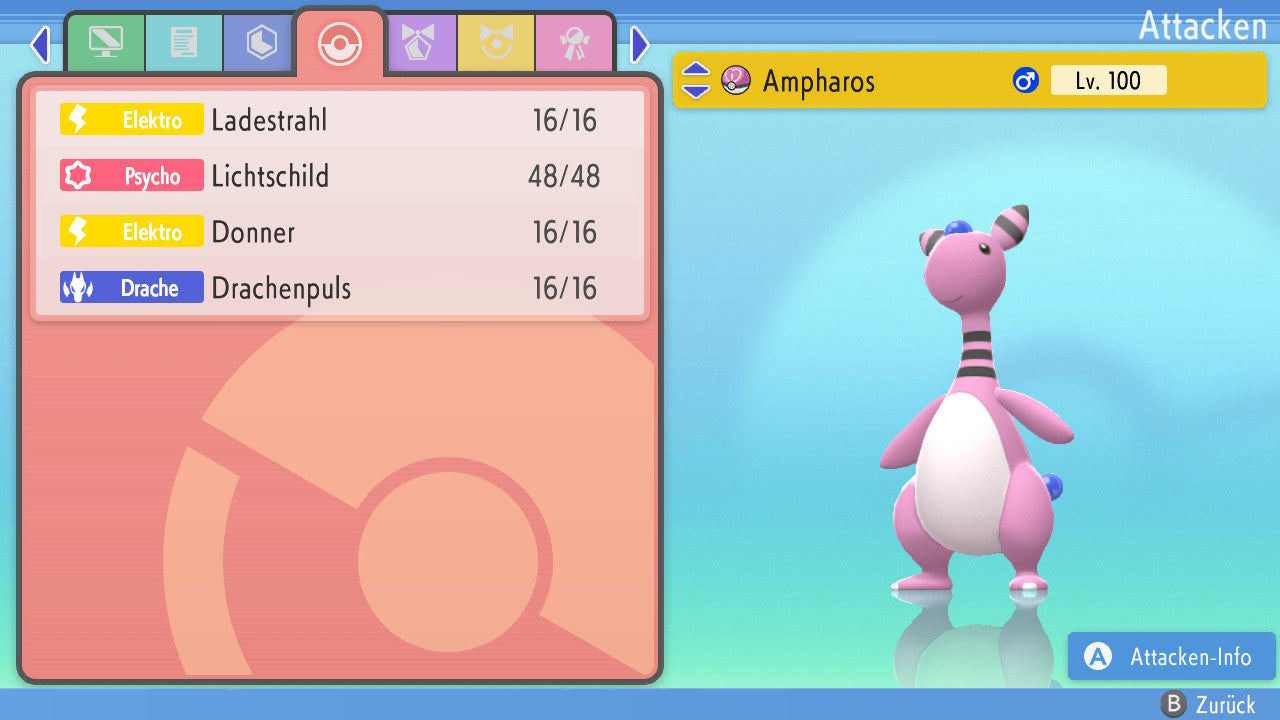
Task: Select the Donner attack row
Action: (x=340, y=232)
